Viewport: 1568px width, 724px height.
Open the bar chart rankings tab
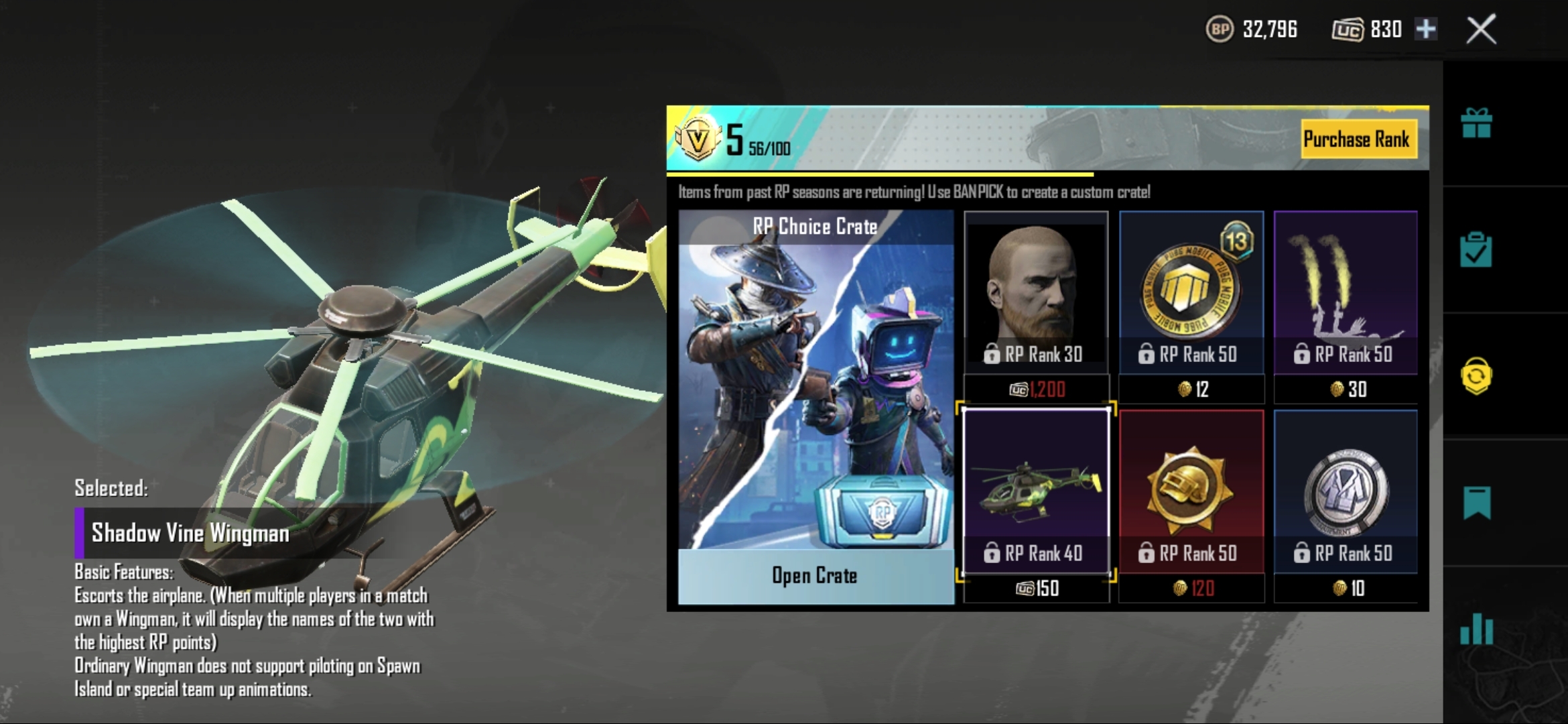[x=1476, y=629]
